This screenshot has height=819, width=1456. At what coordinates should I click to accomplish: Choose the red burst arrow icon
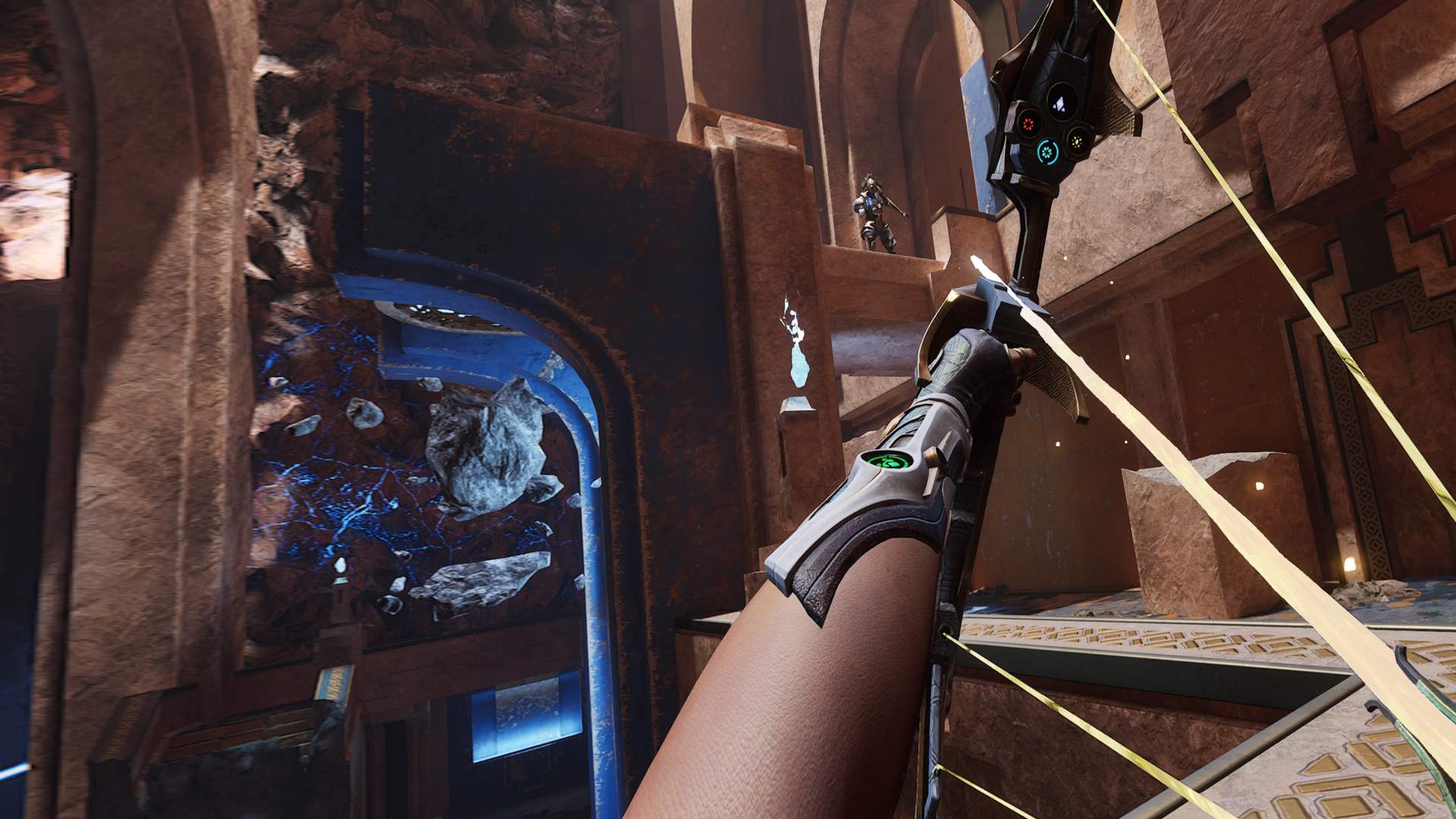click(x=1029, y=124)
